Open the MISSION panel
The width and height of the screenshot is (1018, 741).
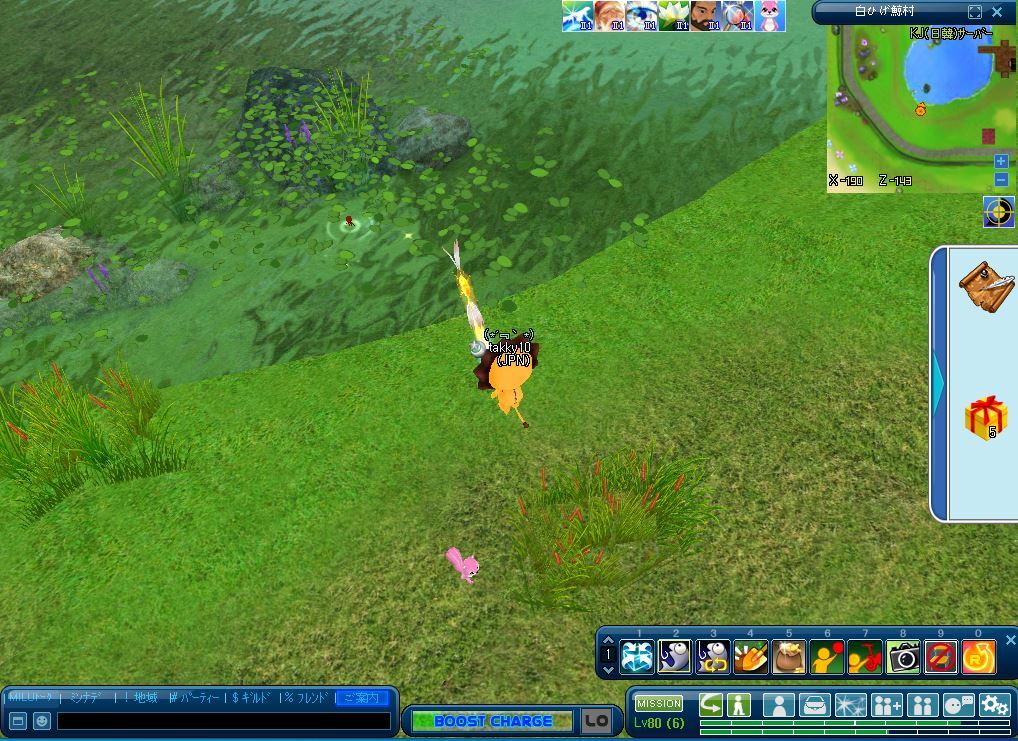[658, 704]
